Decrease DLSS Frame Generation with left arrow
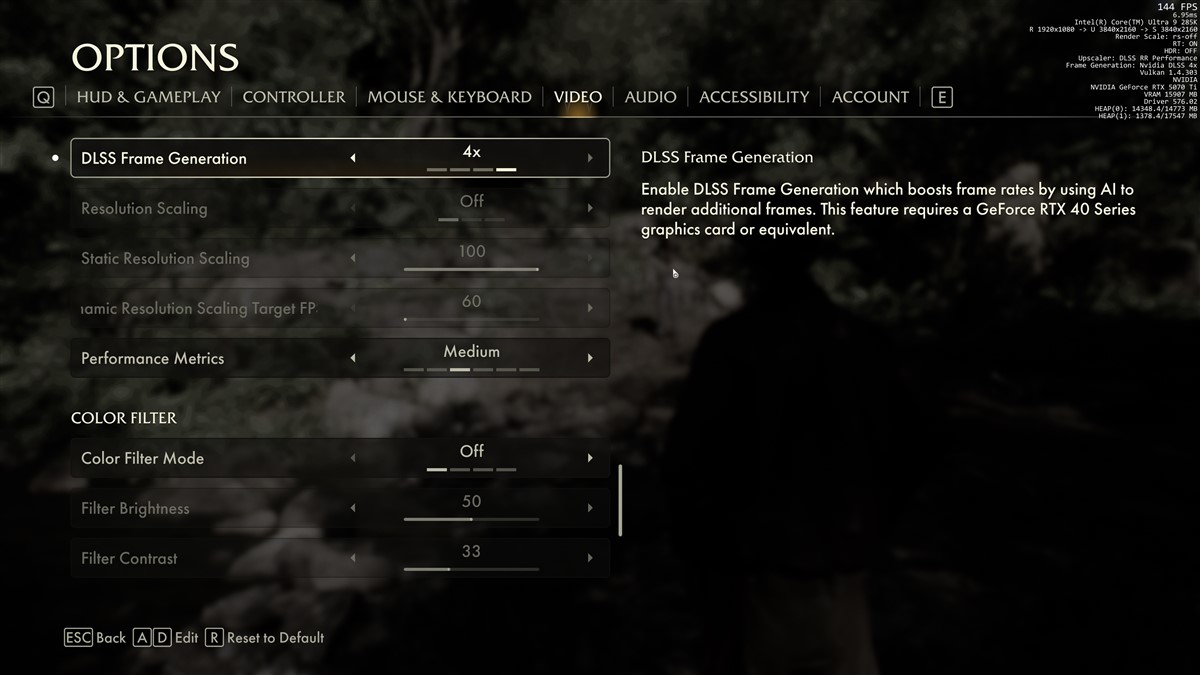Image resolution: width=1200 pixels, height=675 pixels. click(x=353, y=158)
